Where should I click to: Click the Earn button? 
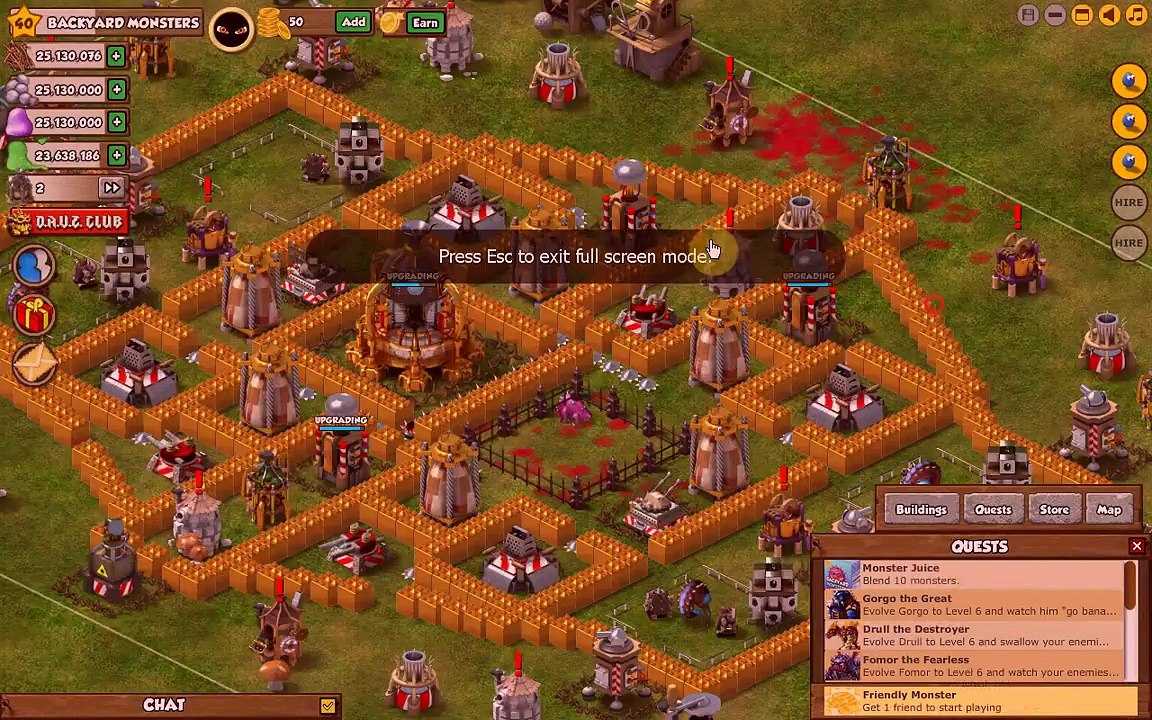[x=425, y=22]
